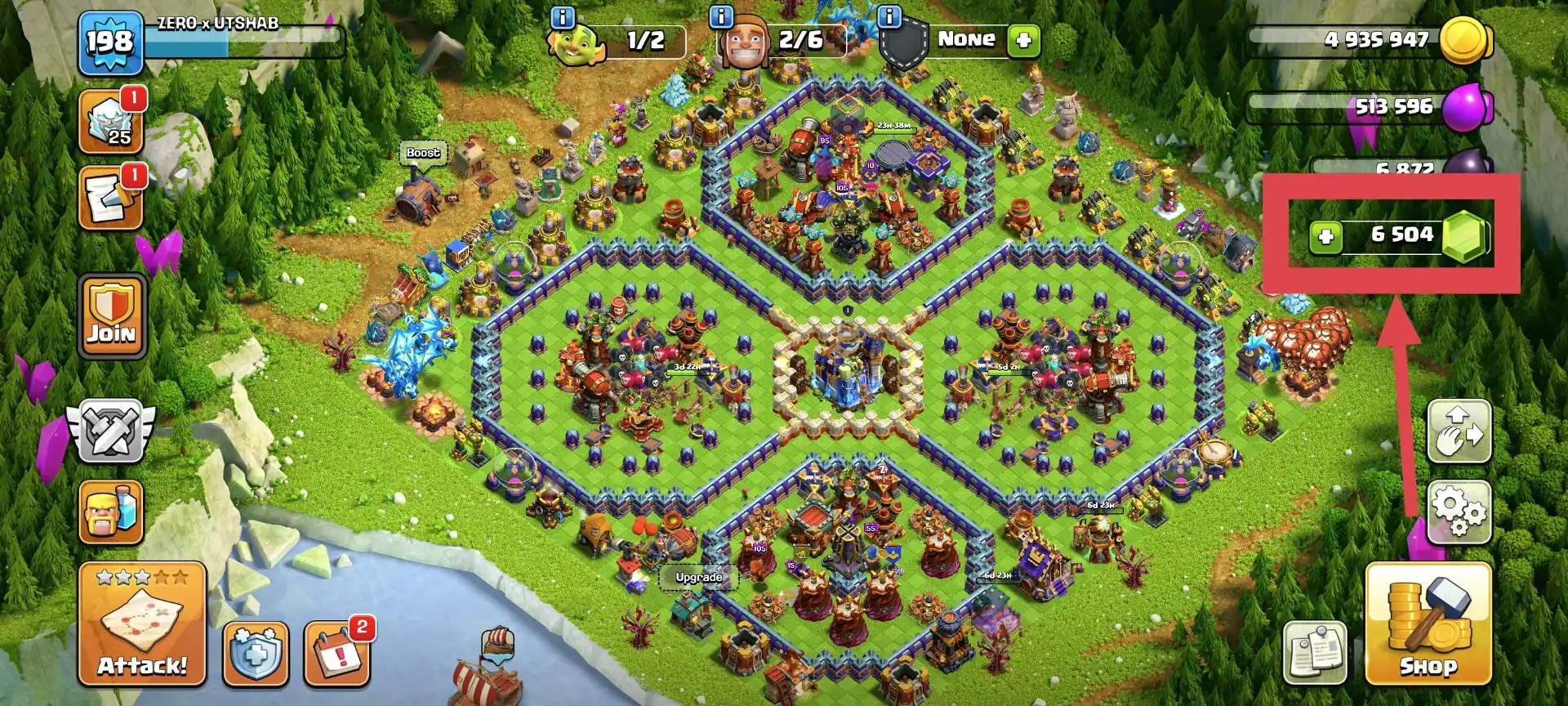Click the green plus to buy more gems
The height and width of the screenshot is (706, 1568).
tap(1327, 235)
